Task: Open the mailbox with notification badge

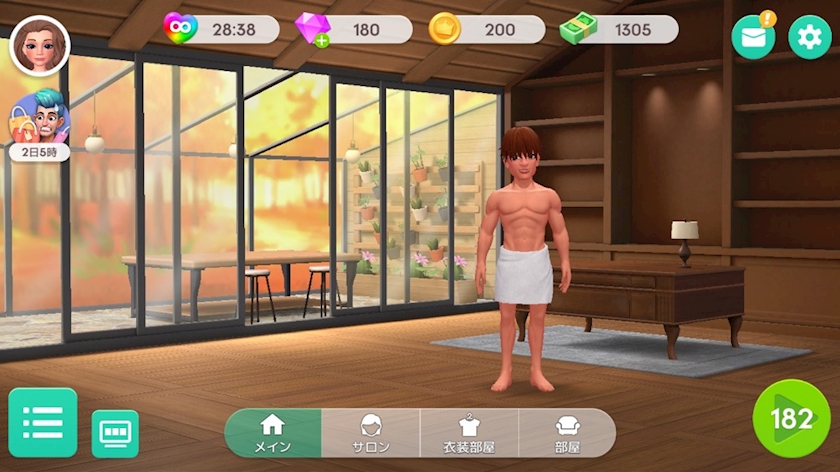Action: point(753,37)
